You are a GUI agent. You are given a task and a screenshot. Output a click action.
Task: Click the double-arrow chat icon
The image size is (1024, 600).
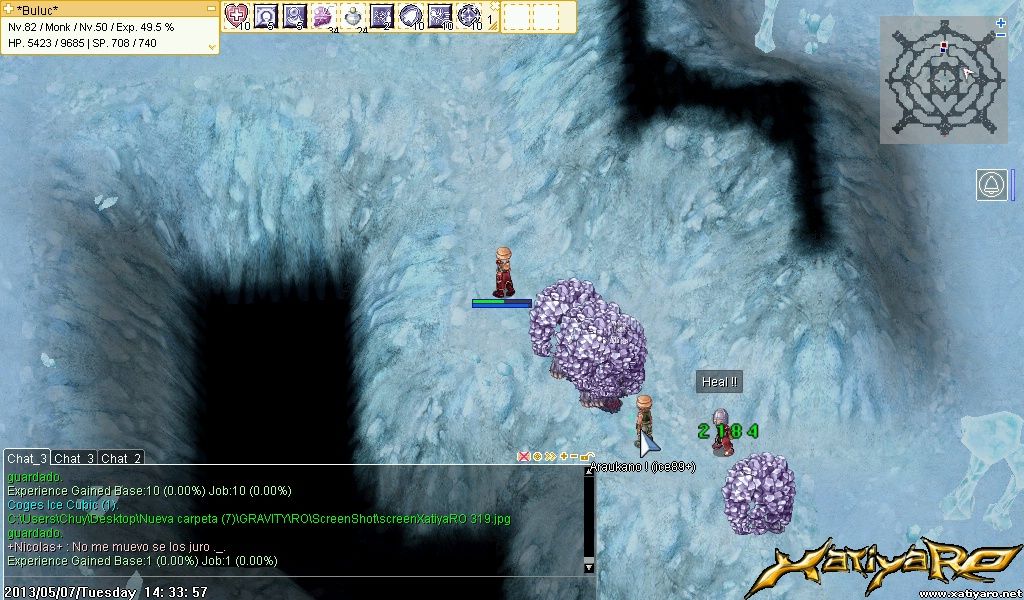[x=550, y=456]
